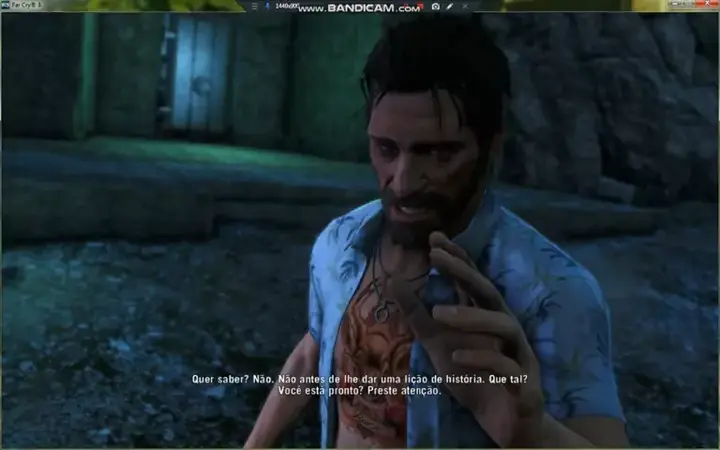Take a screenshot with Bandicam's camera icon
Screen dimensions: 720x450
pos(436,7)
